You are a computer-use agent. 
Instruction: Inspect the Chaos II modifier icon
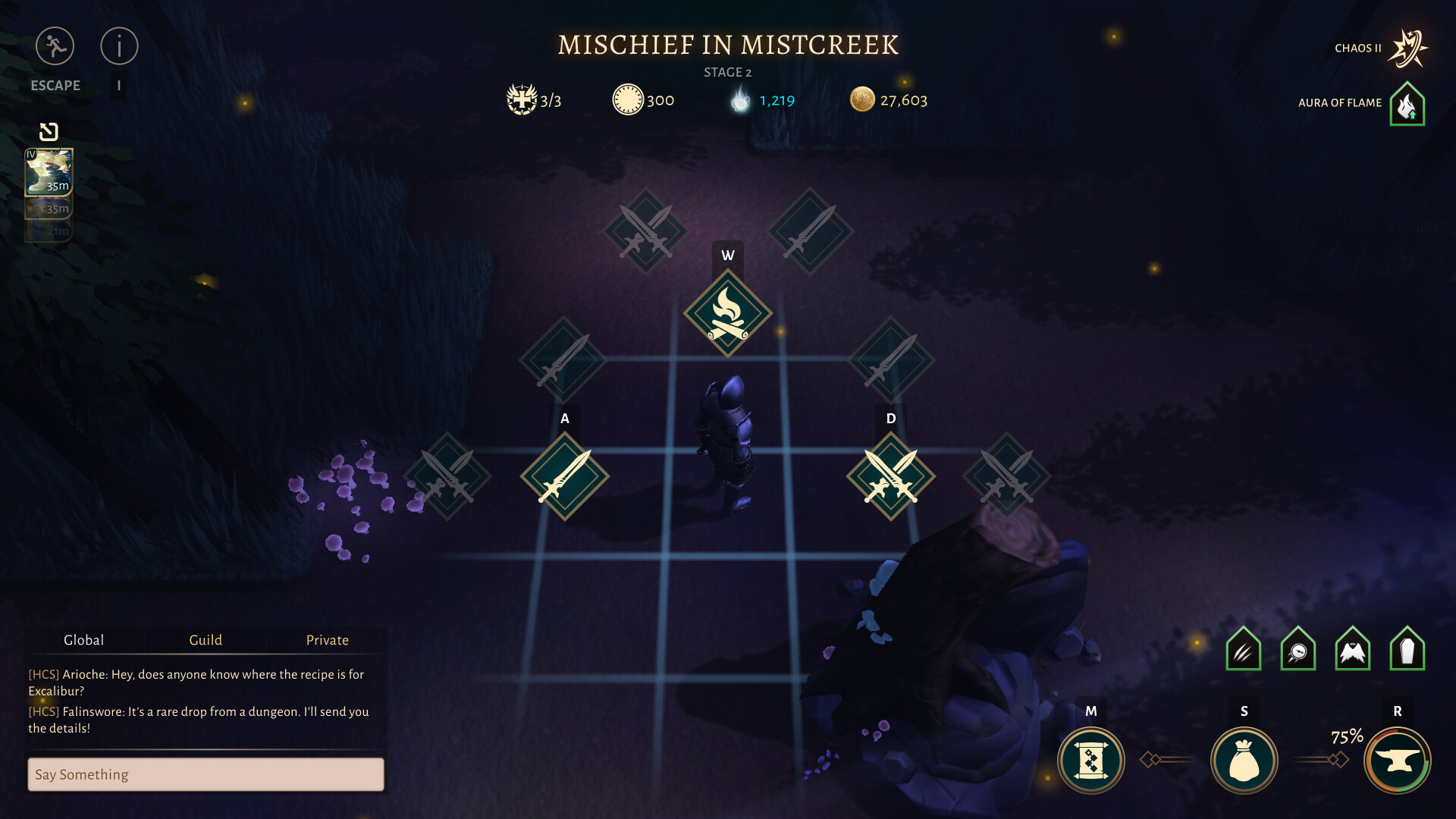[1407, 49]
